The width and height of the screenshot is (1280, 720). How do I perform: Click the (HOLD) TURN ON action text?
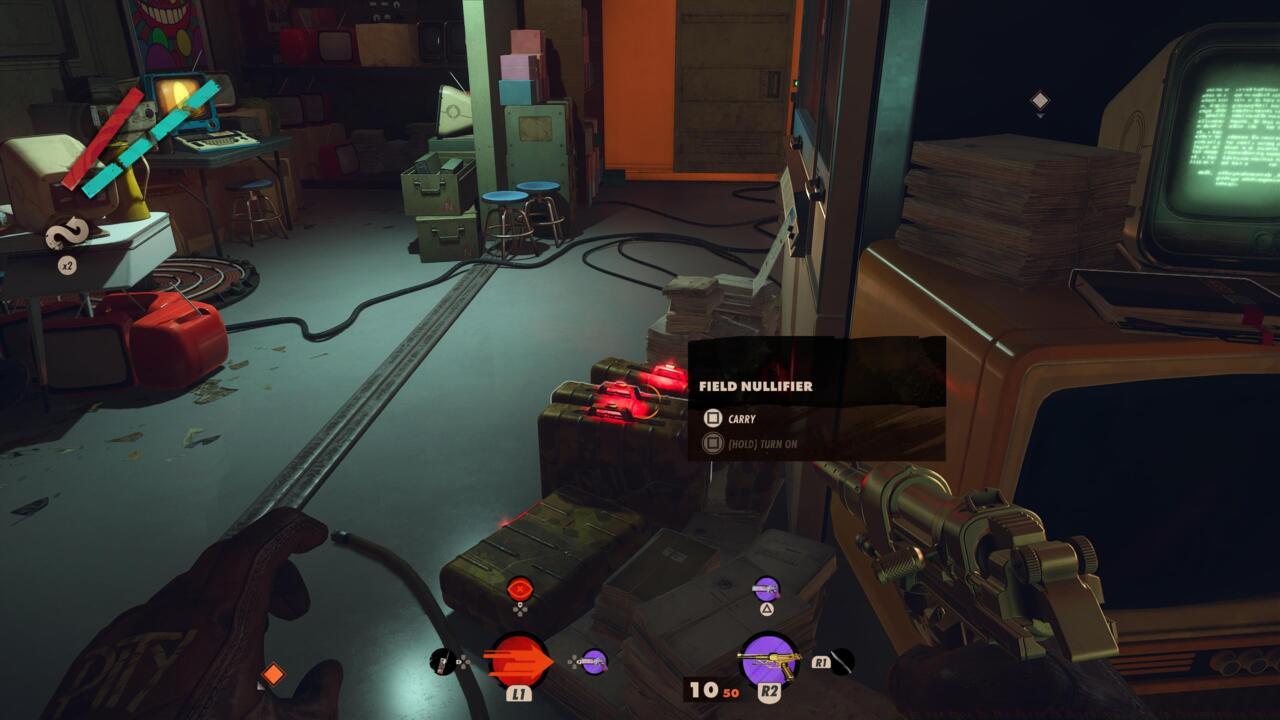pos(762,444)
